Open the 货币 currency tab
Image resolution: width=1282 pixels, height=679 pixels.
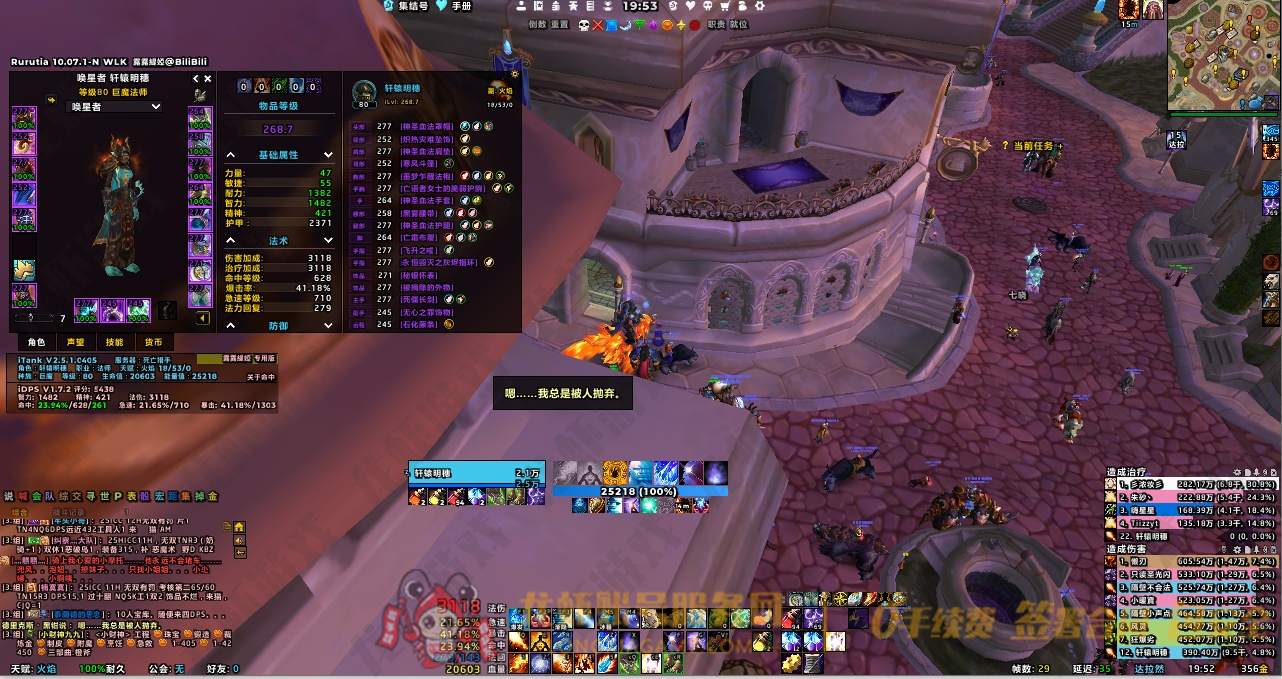pyautogui.click(x=153, y=342)
